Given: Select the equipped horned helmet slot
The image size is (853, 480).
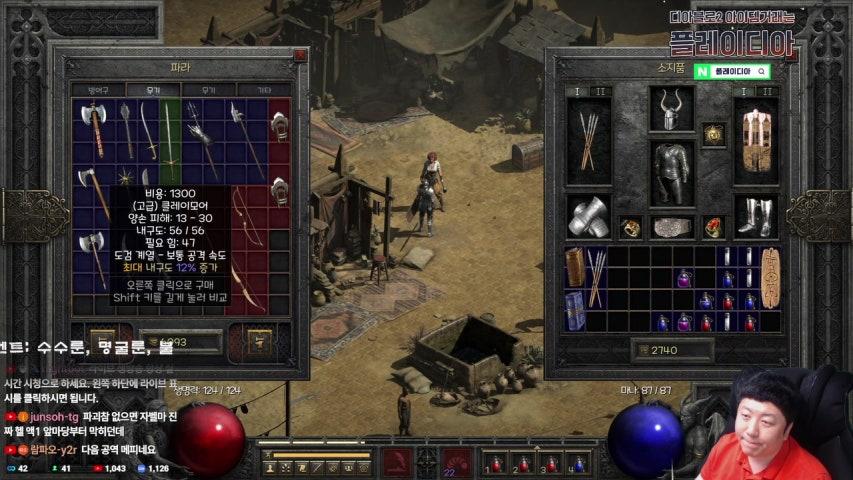Looking at the screenshot, I should tap(672, 108).
